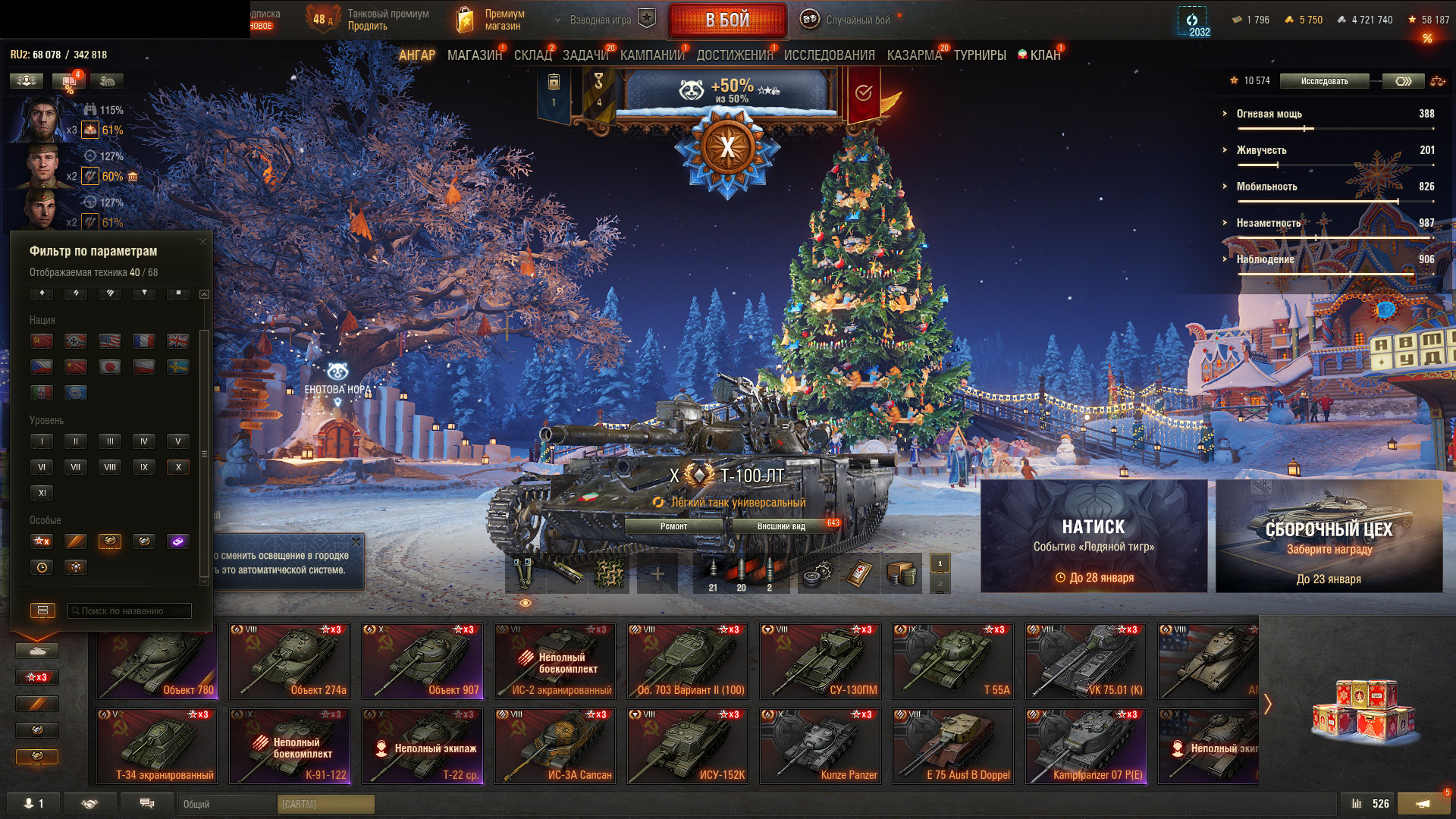Viewport: 1456px width, 819px height.
Task: Choose the ИСУ-152К tank in carousel
Action: pyautogui.click(x=688, y=745)
